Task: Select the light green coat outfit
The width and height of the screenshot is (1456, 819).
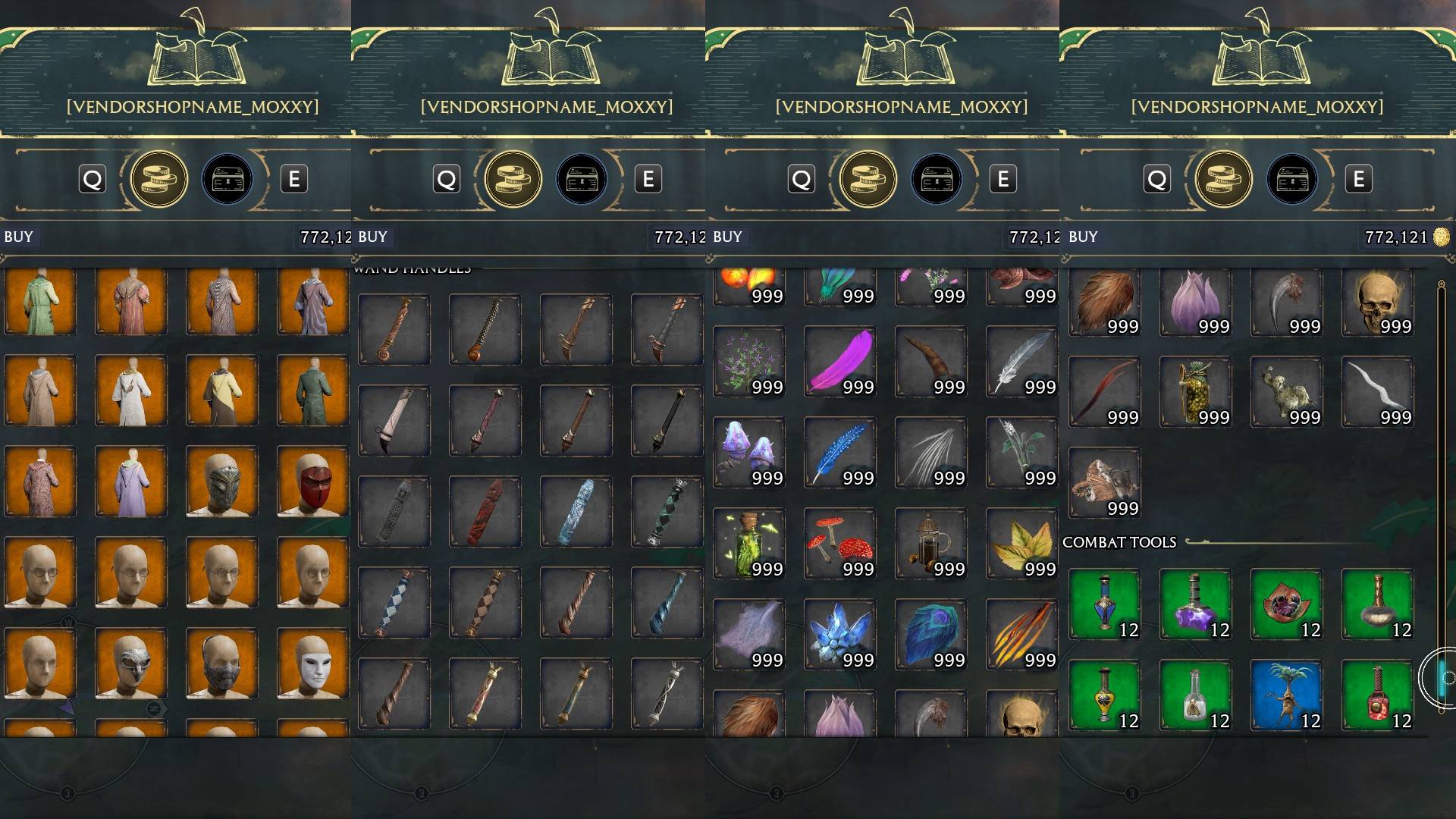Action: 39,301
